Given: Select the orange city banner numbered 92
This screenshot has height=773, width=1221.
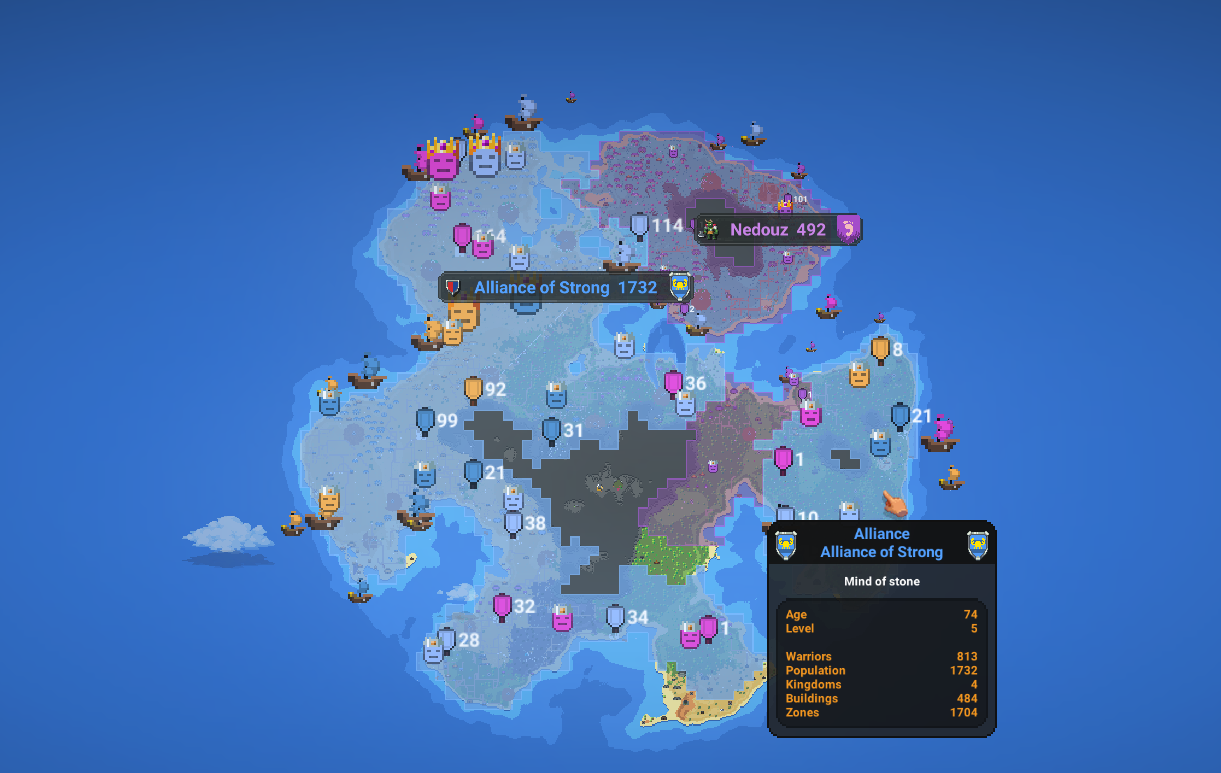Looking at the screenshot, I should pyautogui.click(x=473, y=390).
